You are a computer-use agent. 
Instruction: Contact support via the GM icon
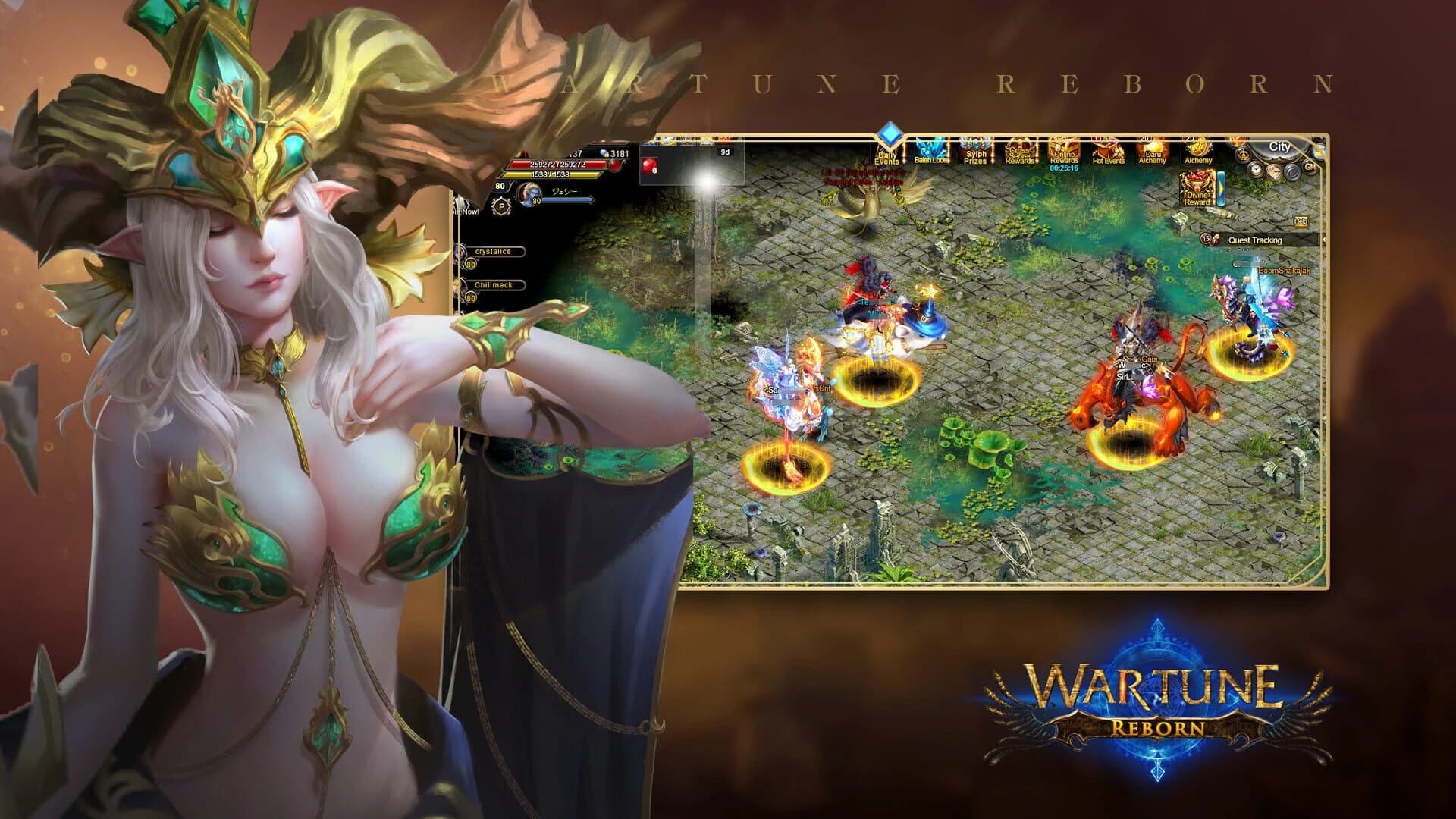point(1309,167)
